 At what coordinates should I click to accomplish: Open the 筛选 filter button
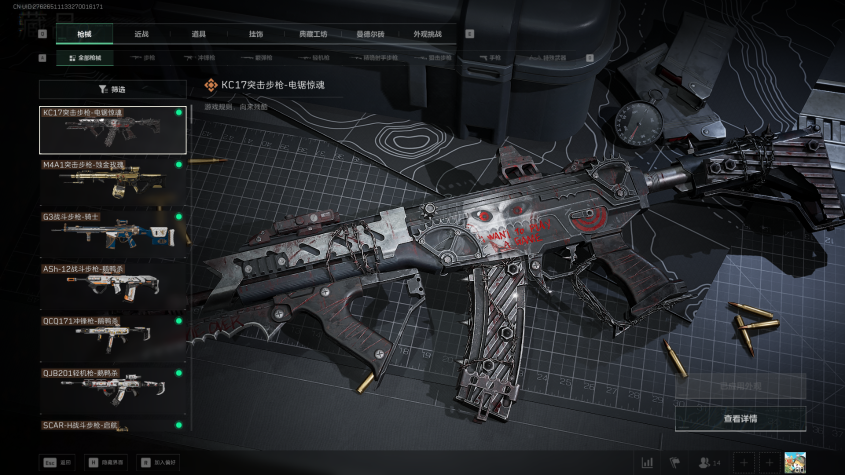112,89
